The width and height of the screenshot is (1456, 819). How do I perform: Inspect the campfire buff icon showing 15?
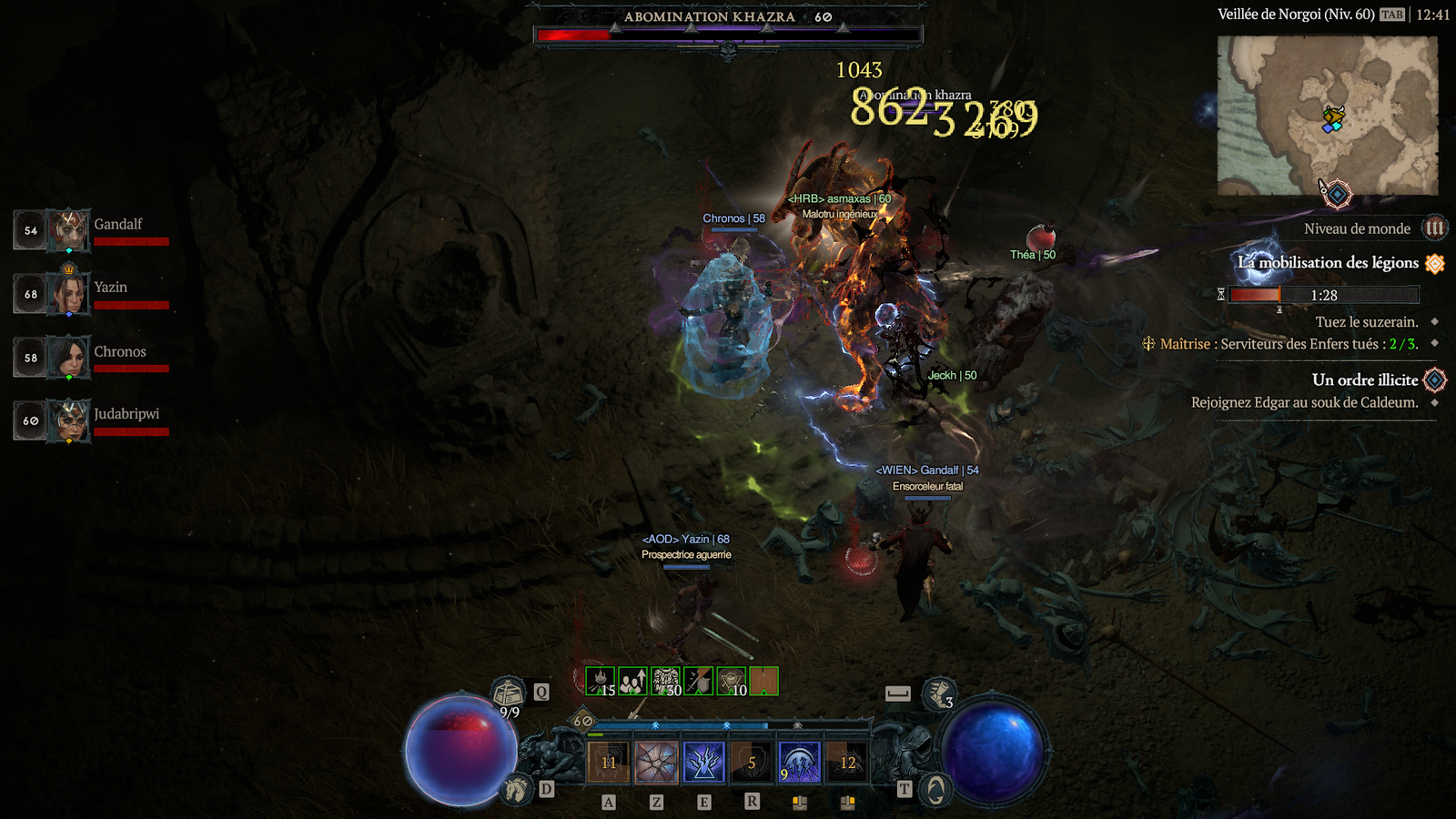601,681
